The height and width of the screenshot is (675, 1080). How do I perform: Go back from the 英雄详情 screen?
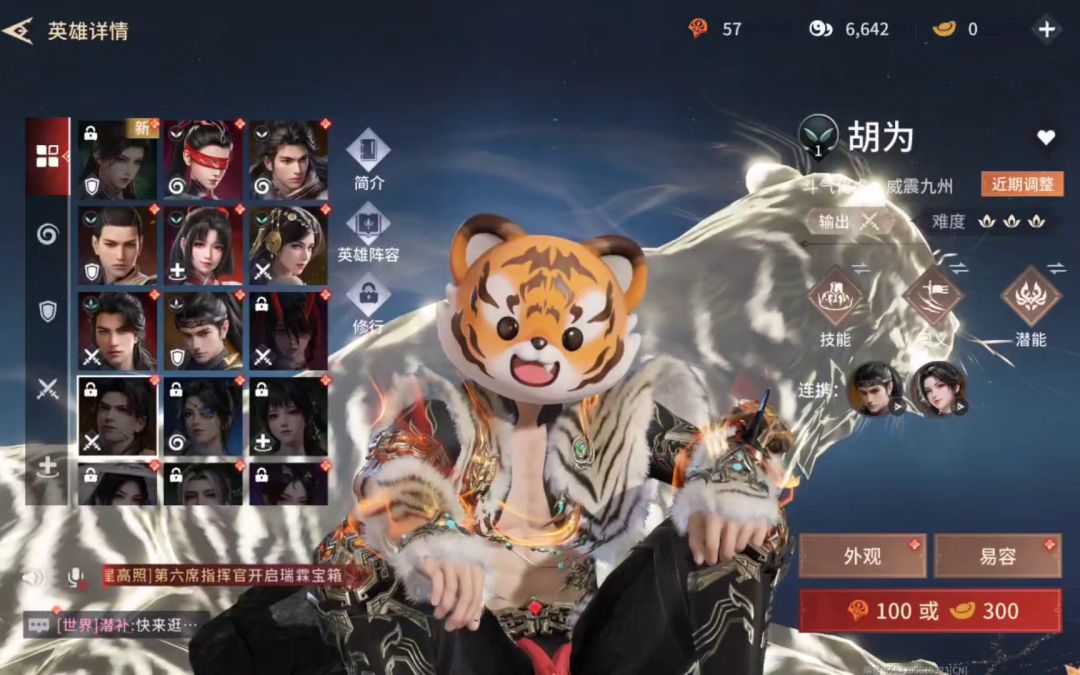click(18, 30)
